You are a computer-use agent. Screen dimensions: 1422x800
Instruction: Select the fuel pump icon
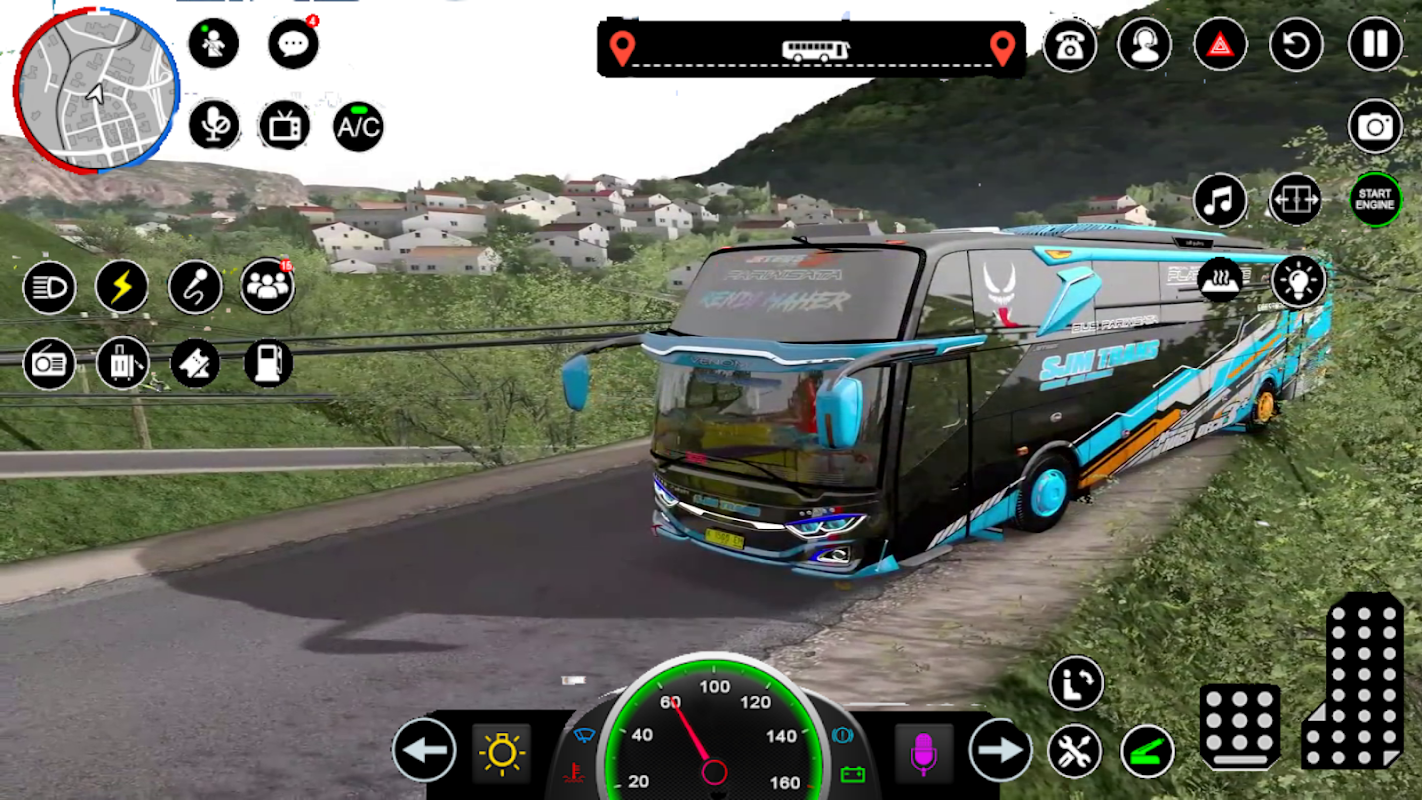[268, 363]
